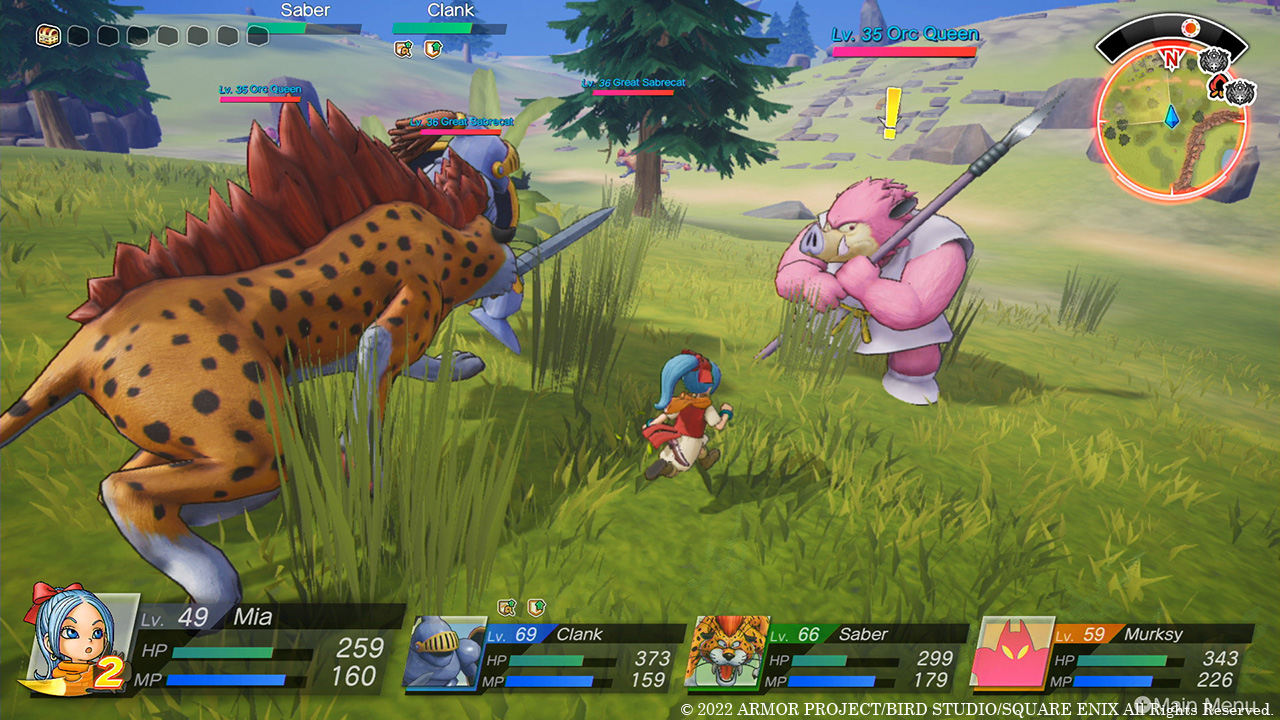Choose Clank's knight portrait in party bar
Viewport: 1280px width, 720px height.
coord(444,654)
